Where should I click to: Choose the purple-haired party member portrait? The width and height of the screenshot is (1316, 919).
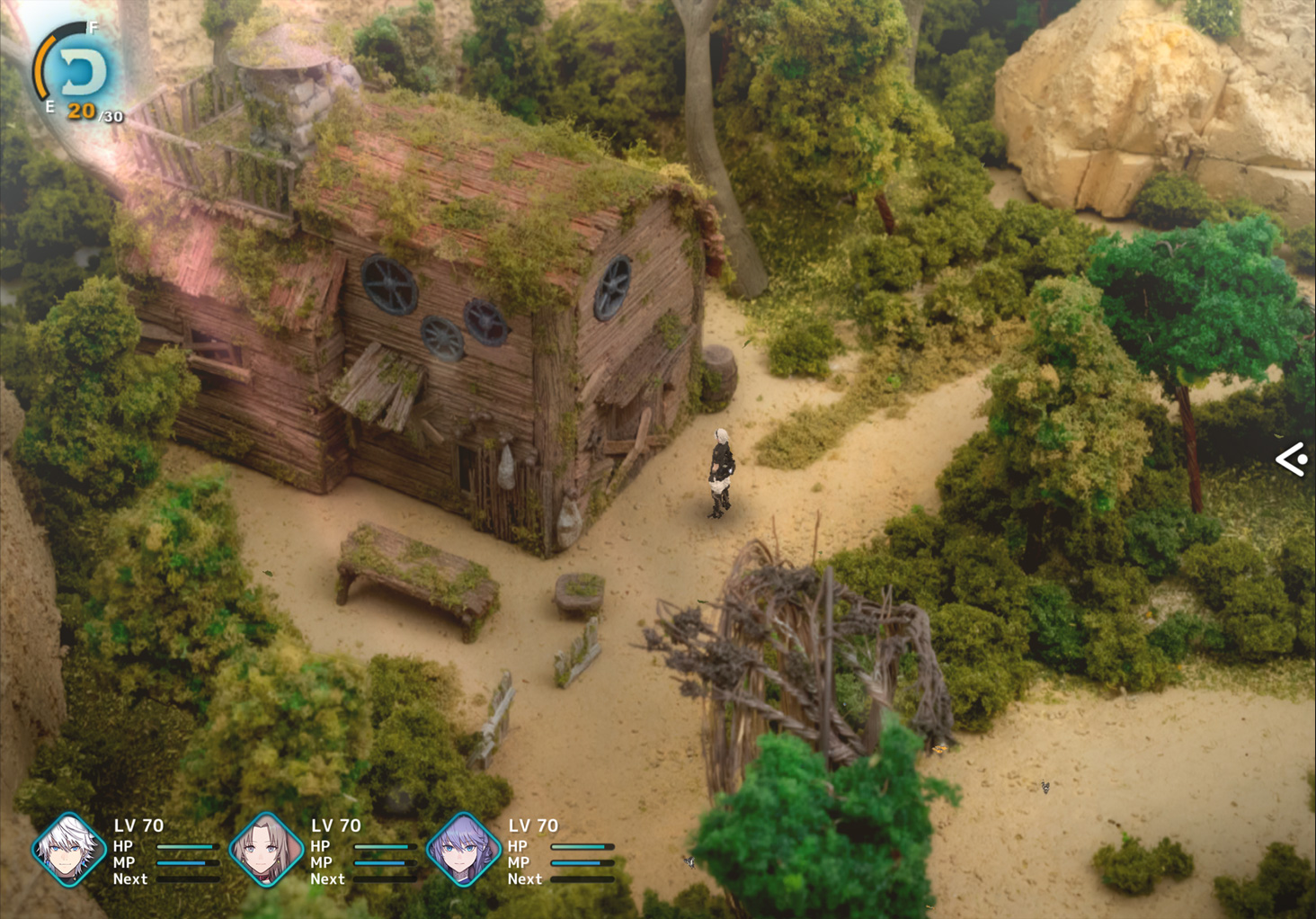(x=463, y=850)
